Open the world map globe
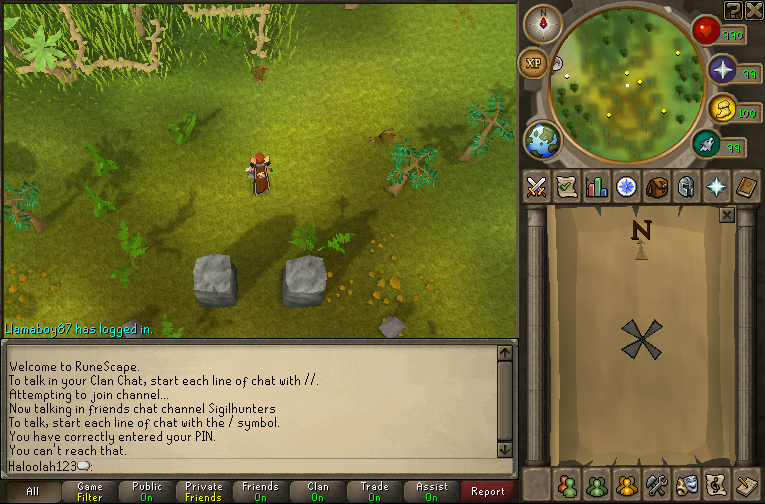Screen dimensions: 765x504 [543, 139]
